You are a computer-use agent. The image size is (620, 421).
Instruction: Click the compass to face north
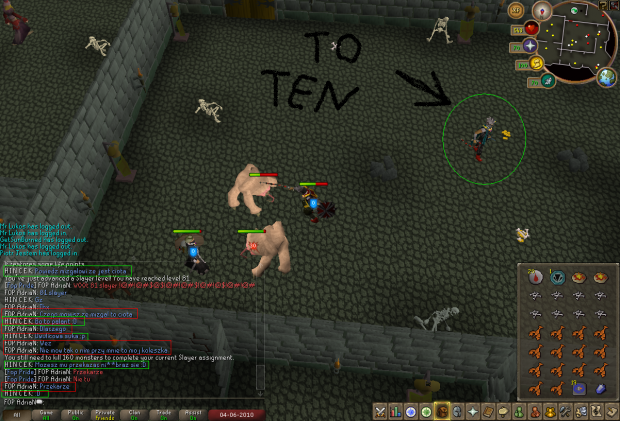coord(544,11)
